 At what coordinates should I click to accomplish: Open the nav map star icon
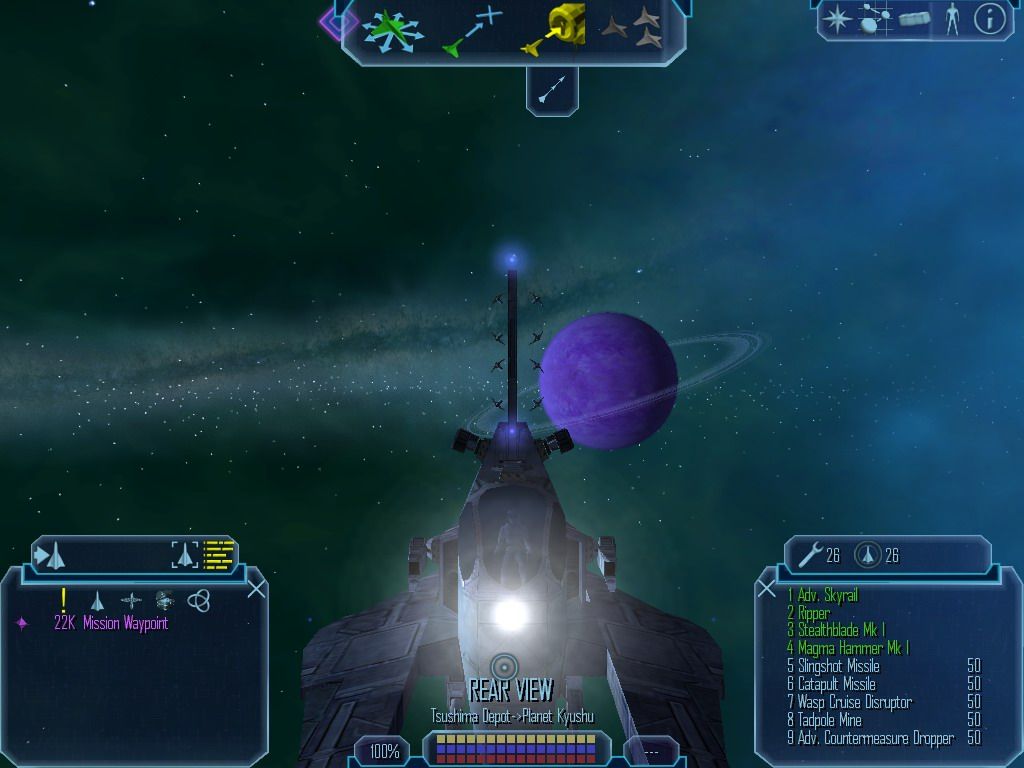(838, 19)
